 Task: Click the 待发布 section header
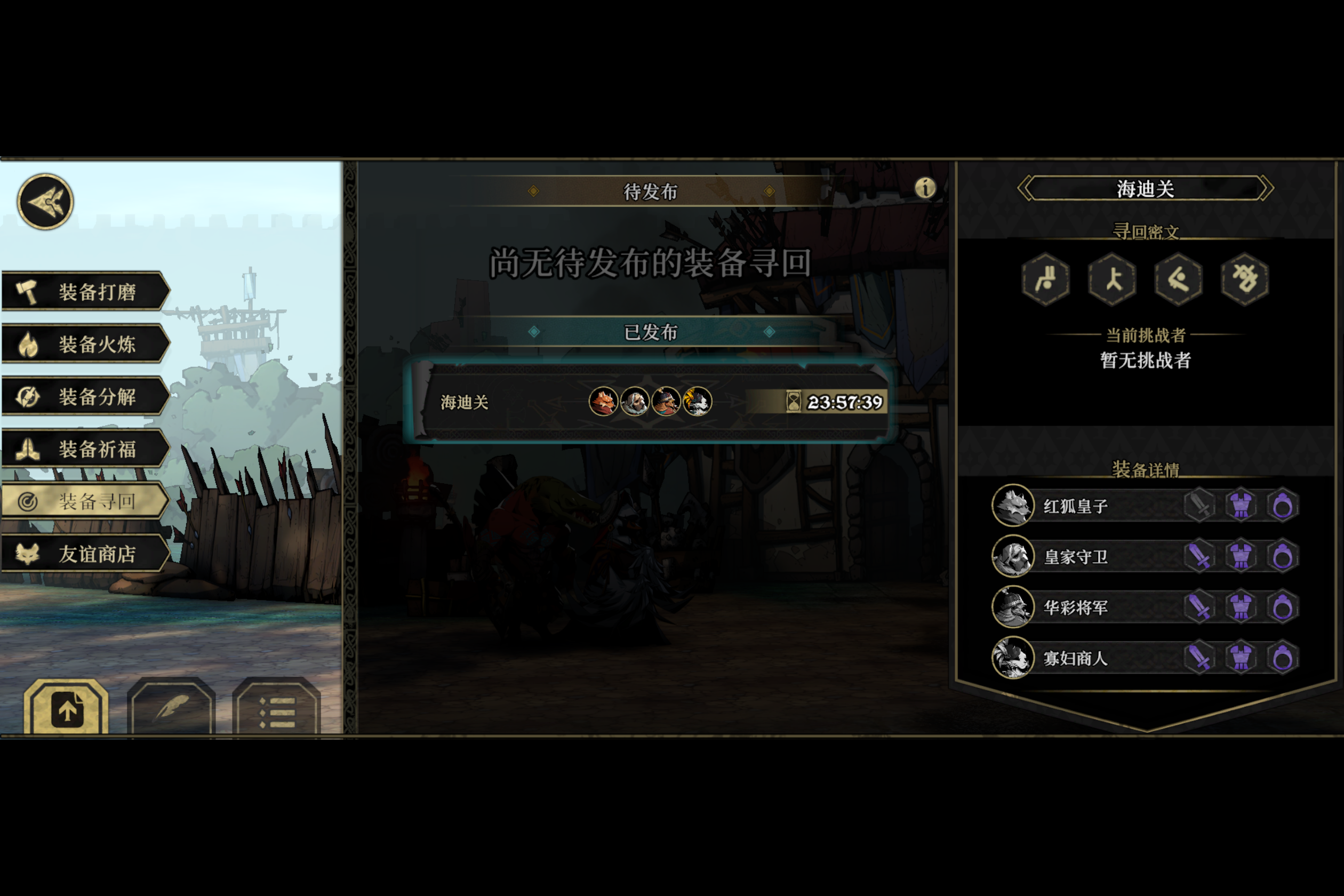[x=650, y=191]
